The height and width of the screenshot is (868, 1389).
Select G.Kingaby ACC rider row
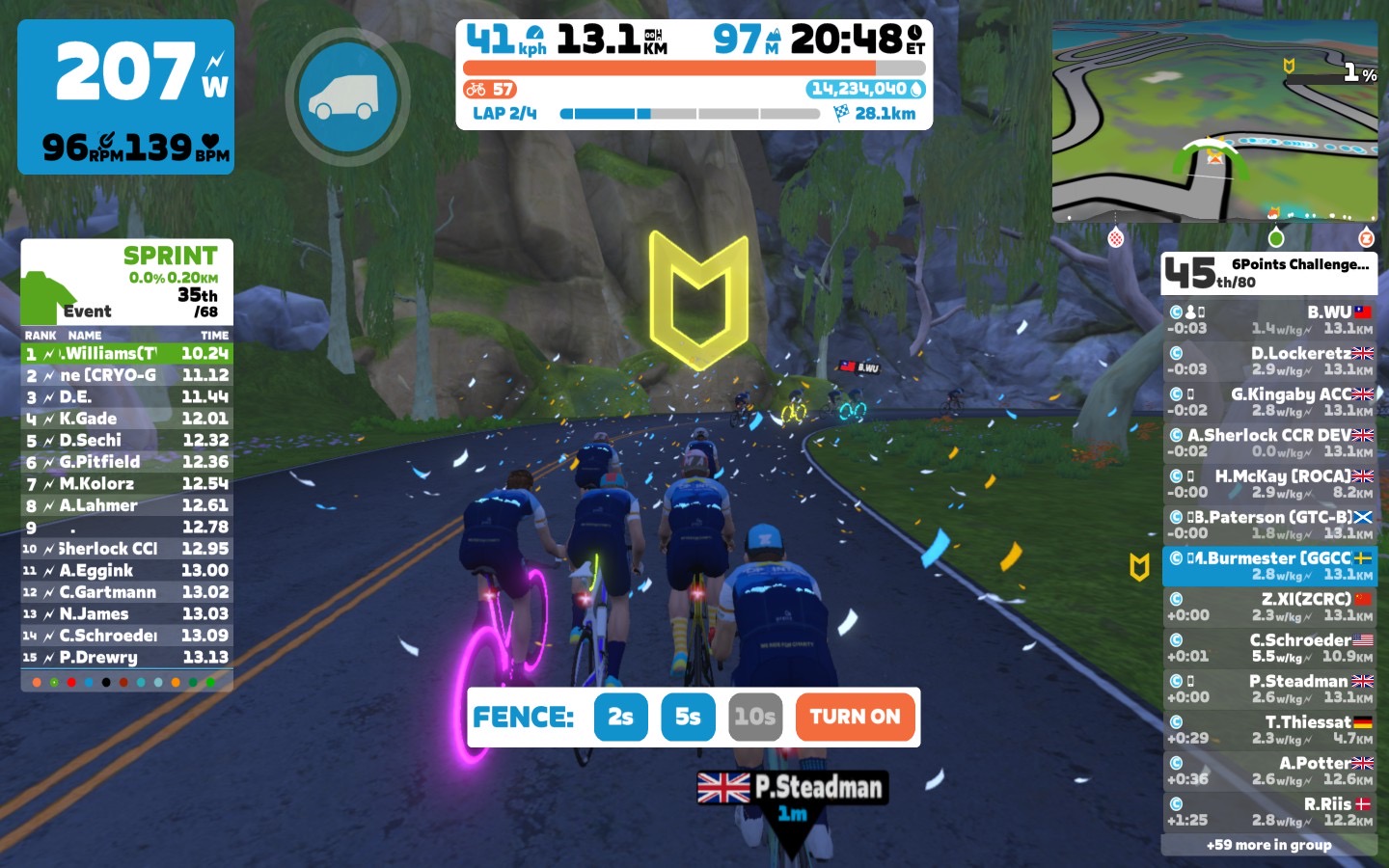pos(1268,402)
